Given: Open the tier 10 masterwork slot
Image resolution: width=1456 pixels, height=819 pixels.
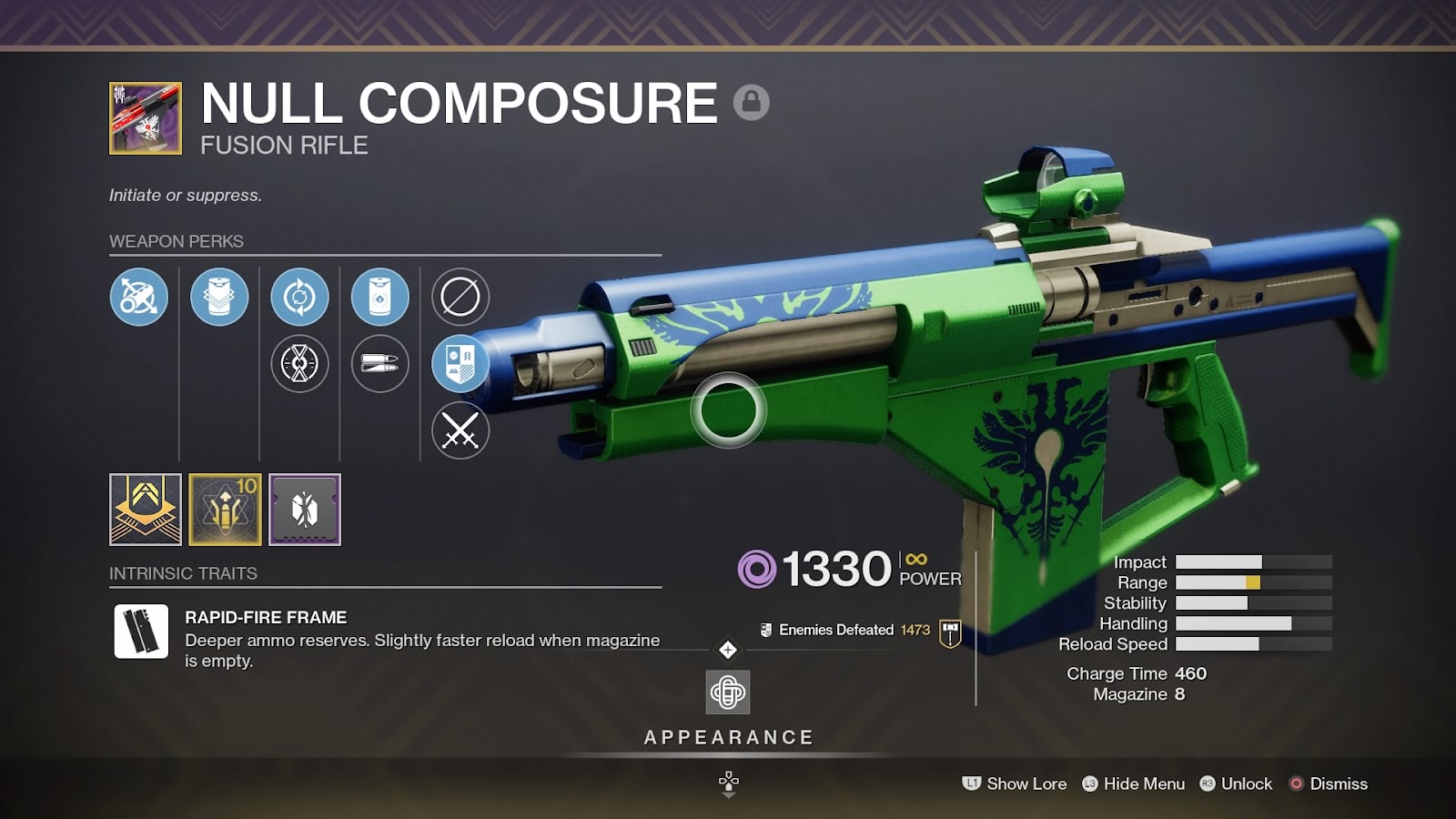Looking at the screenshot, I should click(226, 510).
